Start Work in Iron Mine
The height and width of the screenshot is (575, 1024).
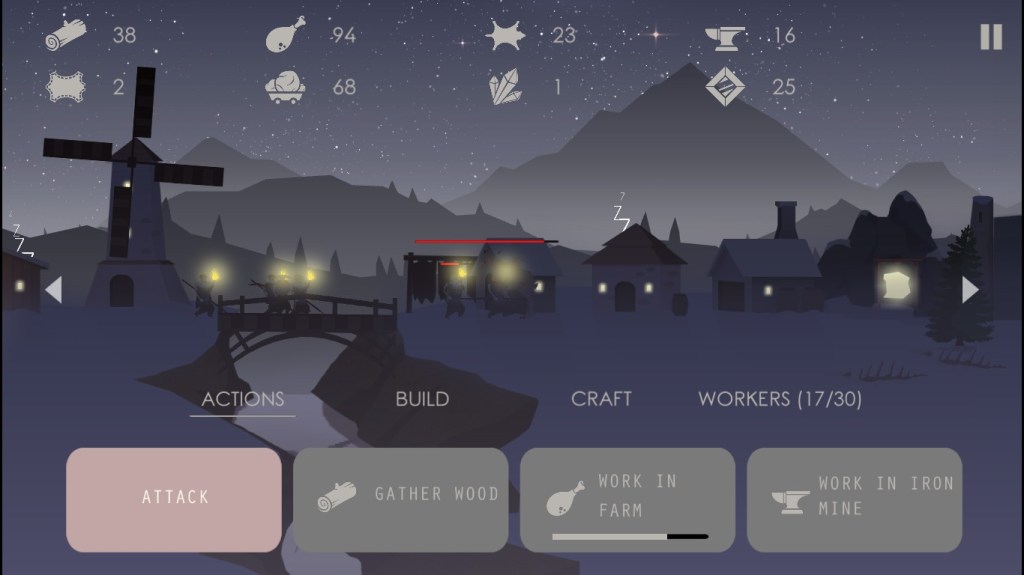[854, 499]
